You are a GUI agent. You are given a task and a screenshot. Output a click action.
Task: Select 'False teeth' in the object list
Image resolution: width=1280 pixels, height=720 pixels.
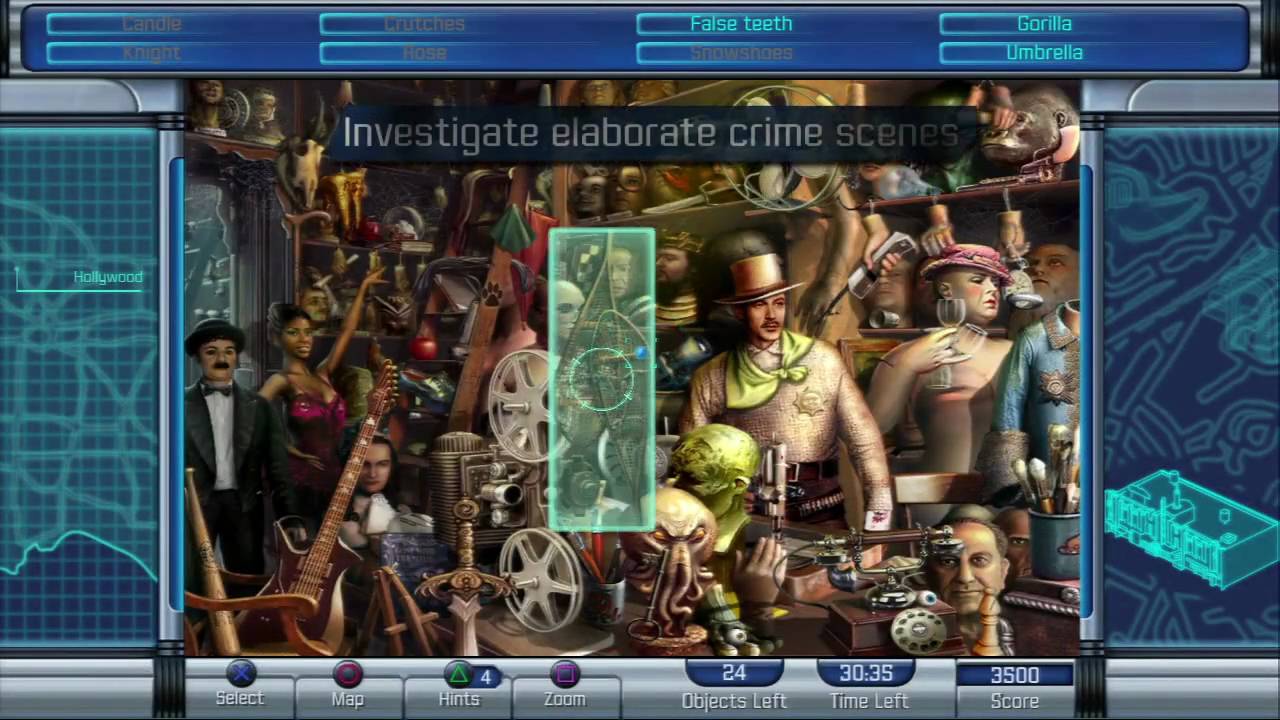click(740, 23)
